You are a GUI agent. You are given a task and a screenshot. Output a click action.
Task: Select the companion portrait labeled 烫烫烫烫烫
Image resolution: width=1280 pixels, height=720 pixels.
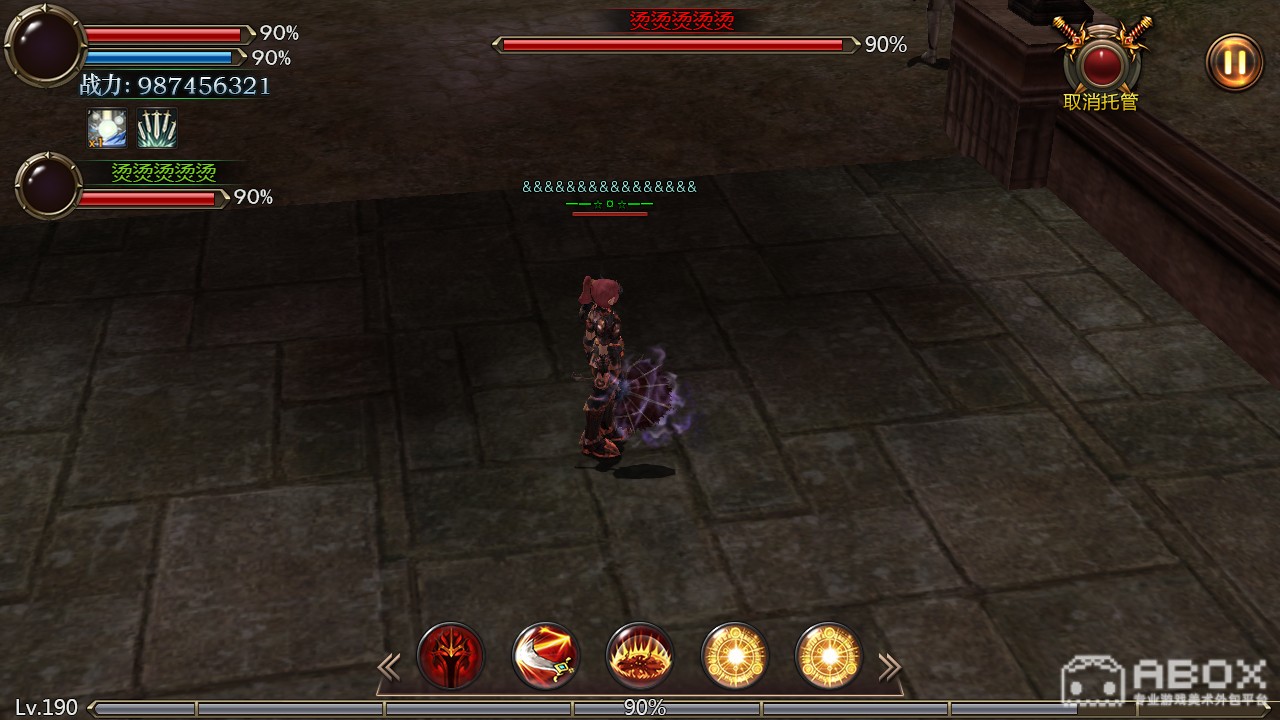[48, 186]
